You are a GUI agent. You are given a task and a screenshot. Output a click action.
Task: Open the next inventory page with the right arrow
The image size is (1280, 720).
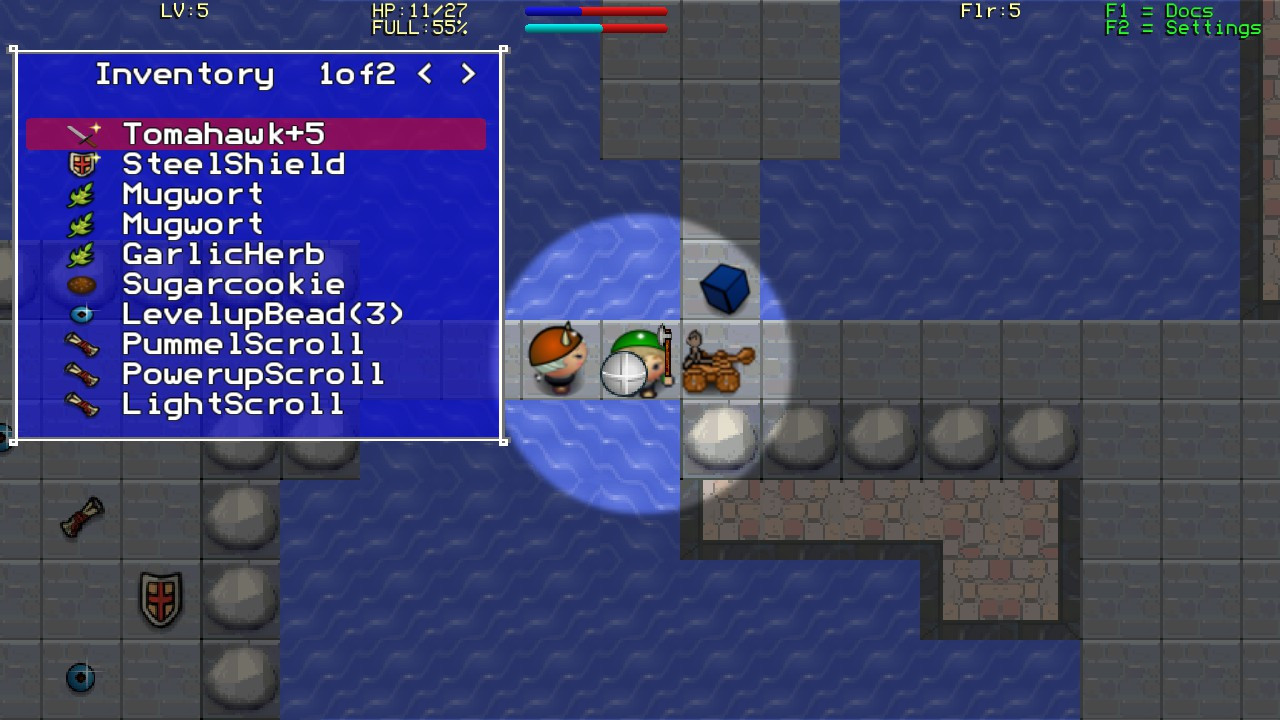468,74
